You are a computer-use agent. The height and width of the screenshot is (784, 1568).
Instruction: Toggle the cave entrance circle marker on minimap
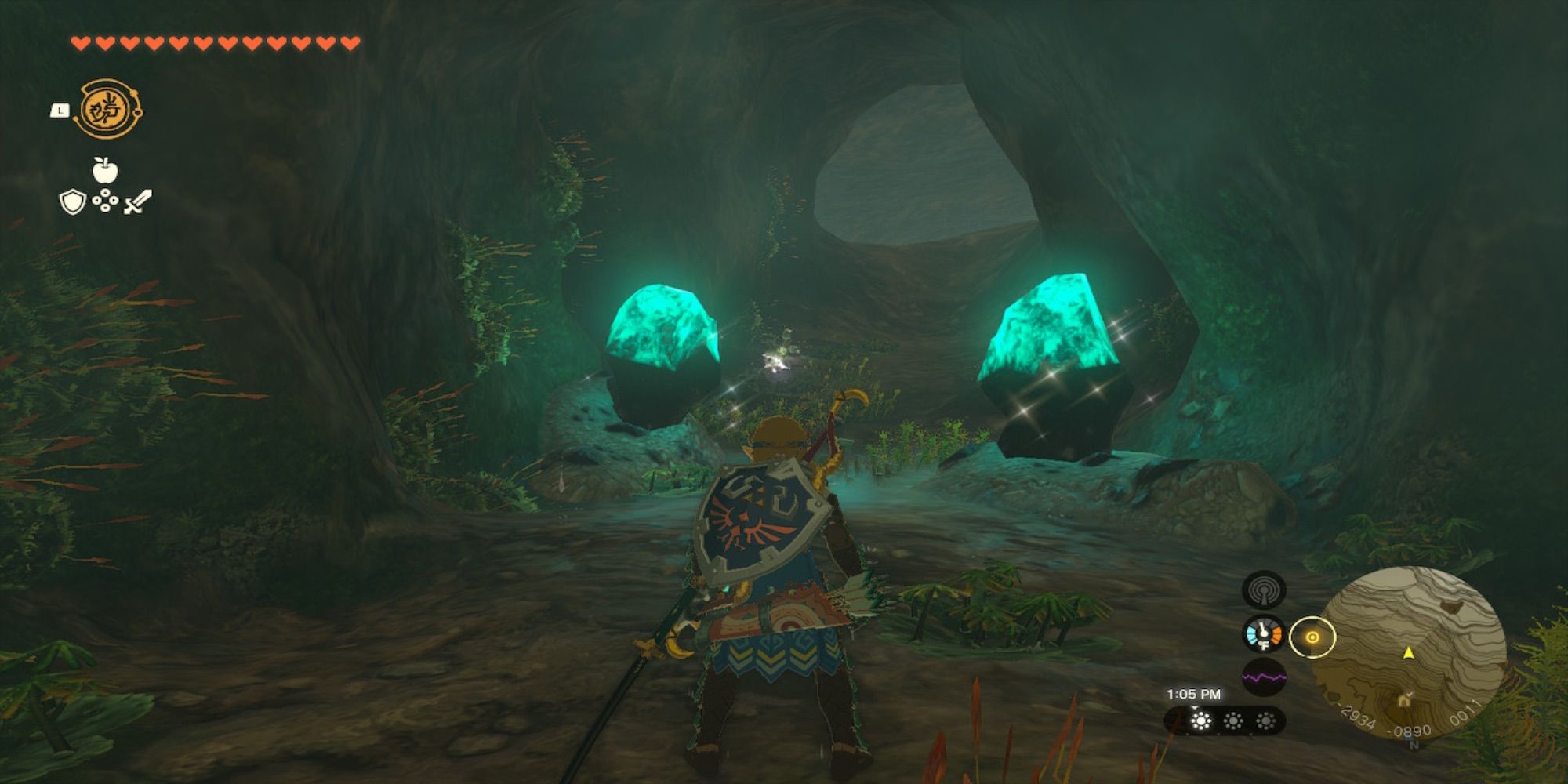coord(1312,637)
